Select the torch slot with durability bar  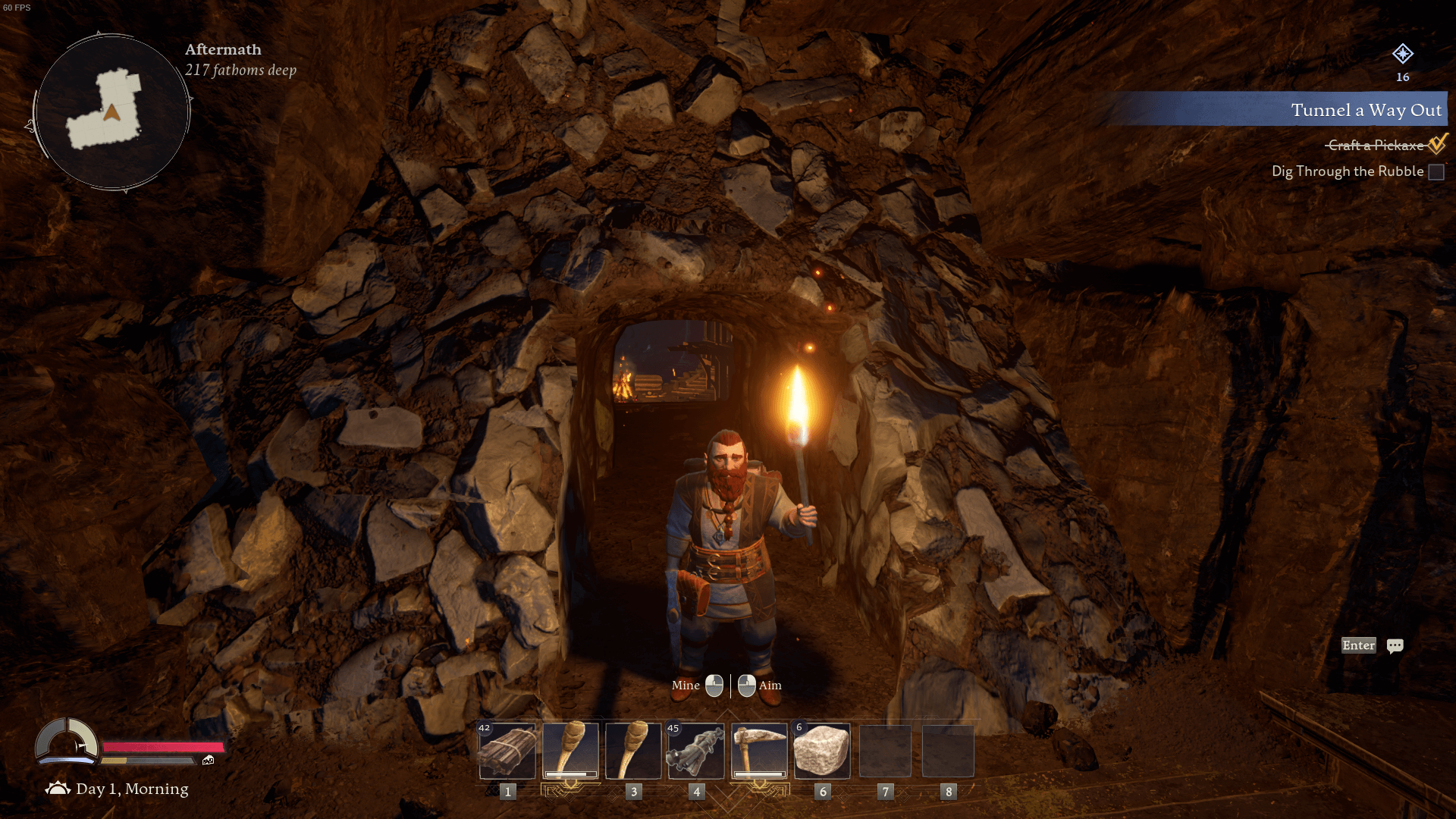click(x=570, y=751)
